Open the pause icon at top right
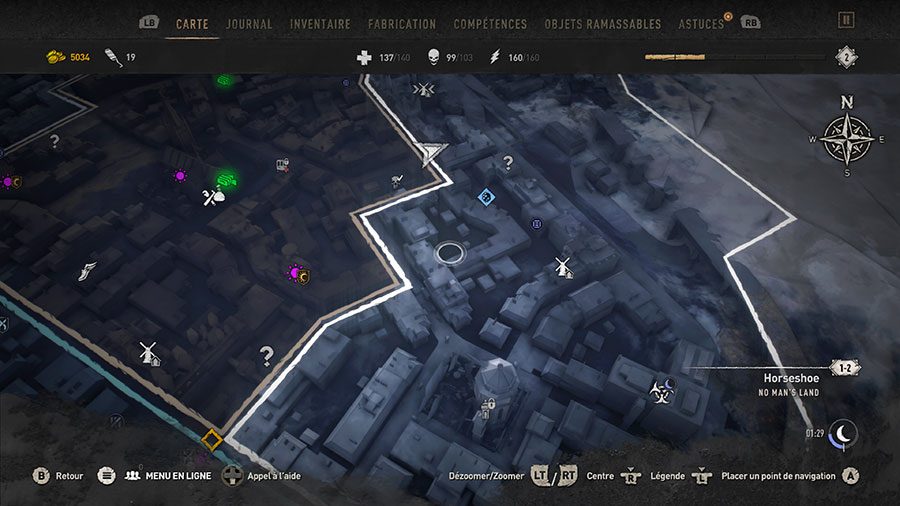Viewport: 900px width, 506px height. (x=846, y=20)
